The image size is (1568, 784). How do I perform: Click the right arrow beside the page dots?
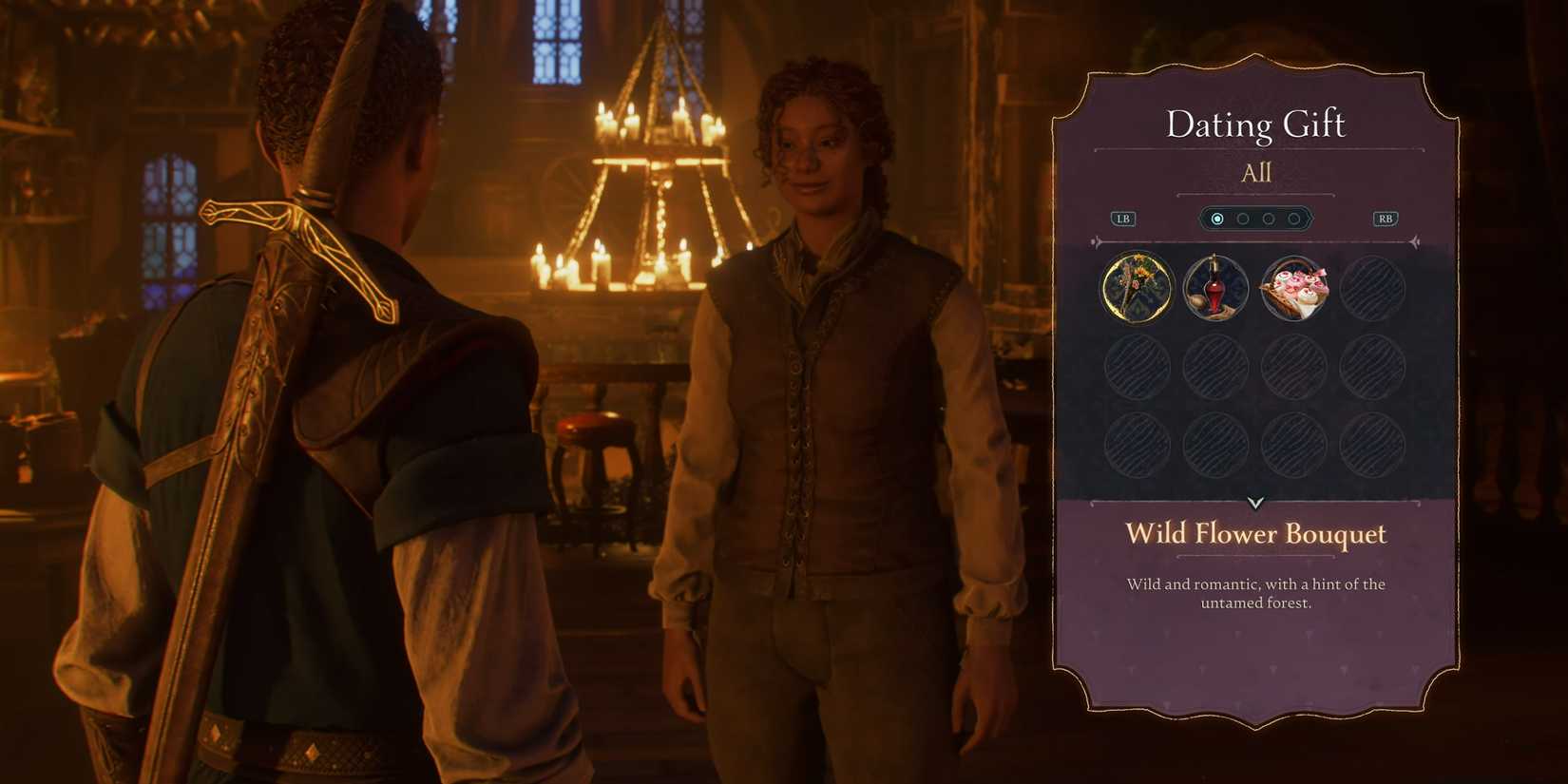coord(1385,218)
